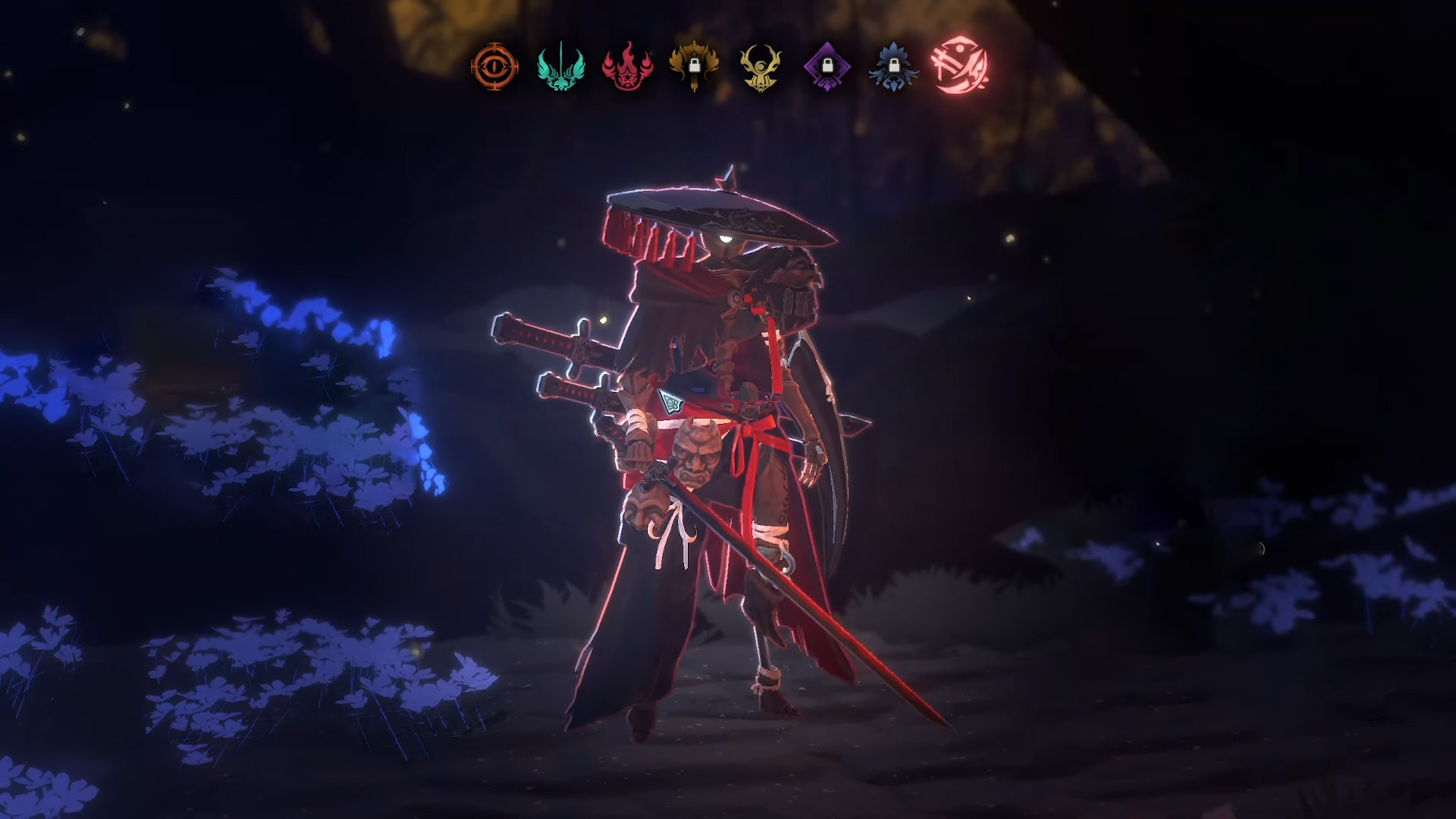The width and height of the screenshot is (1456, 819).
Task: Pick the red flame pentagram emblem
Action: coord(627,67)
